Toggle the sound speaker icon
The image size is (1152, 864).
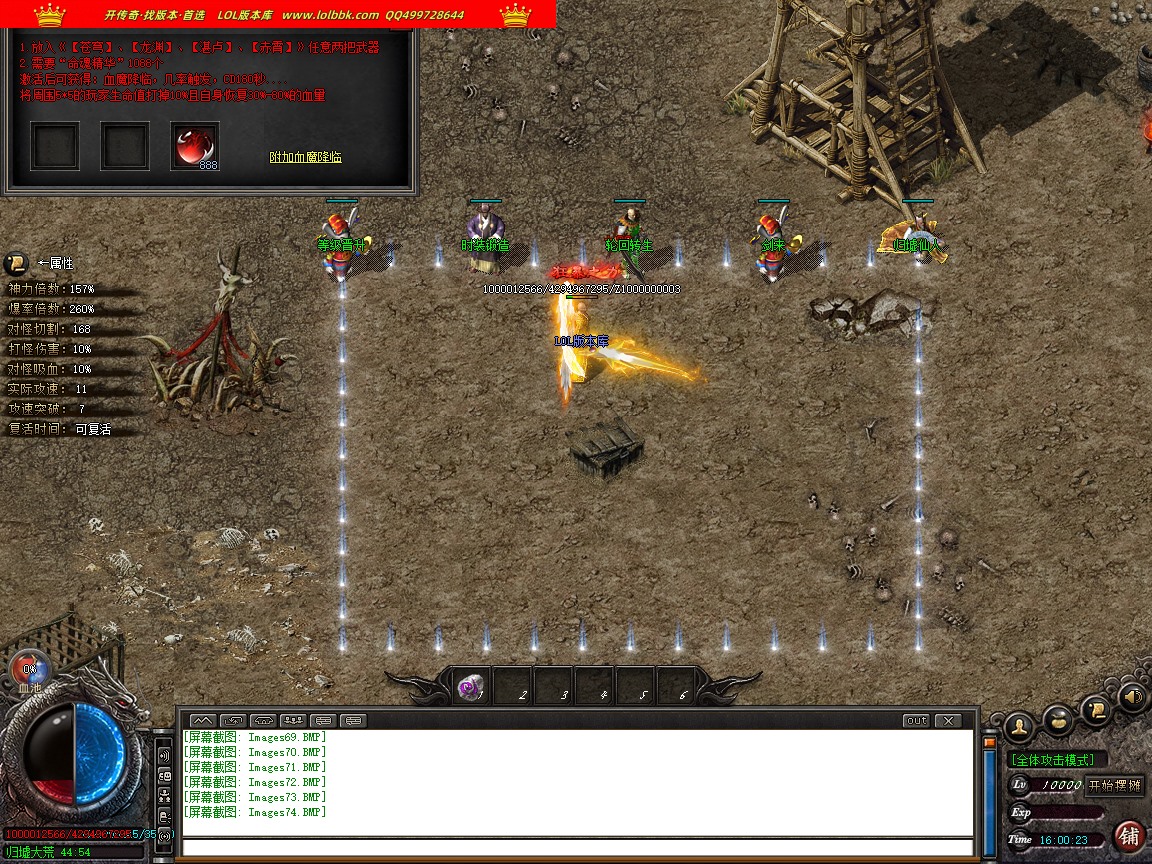(x=1133, y=696)
